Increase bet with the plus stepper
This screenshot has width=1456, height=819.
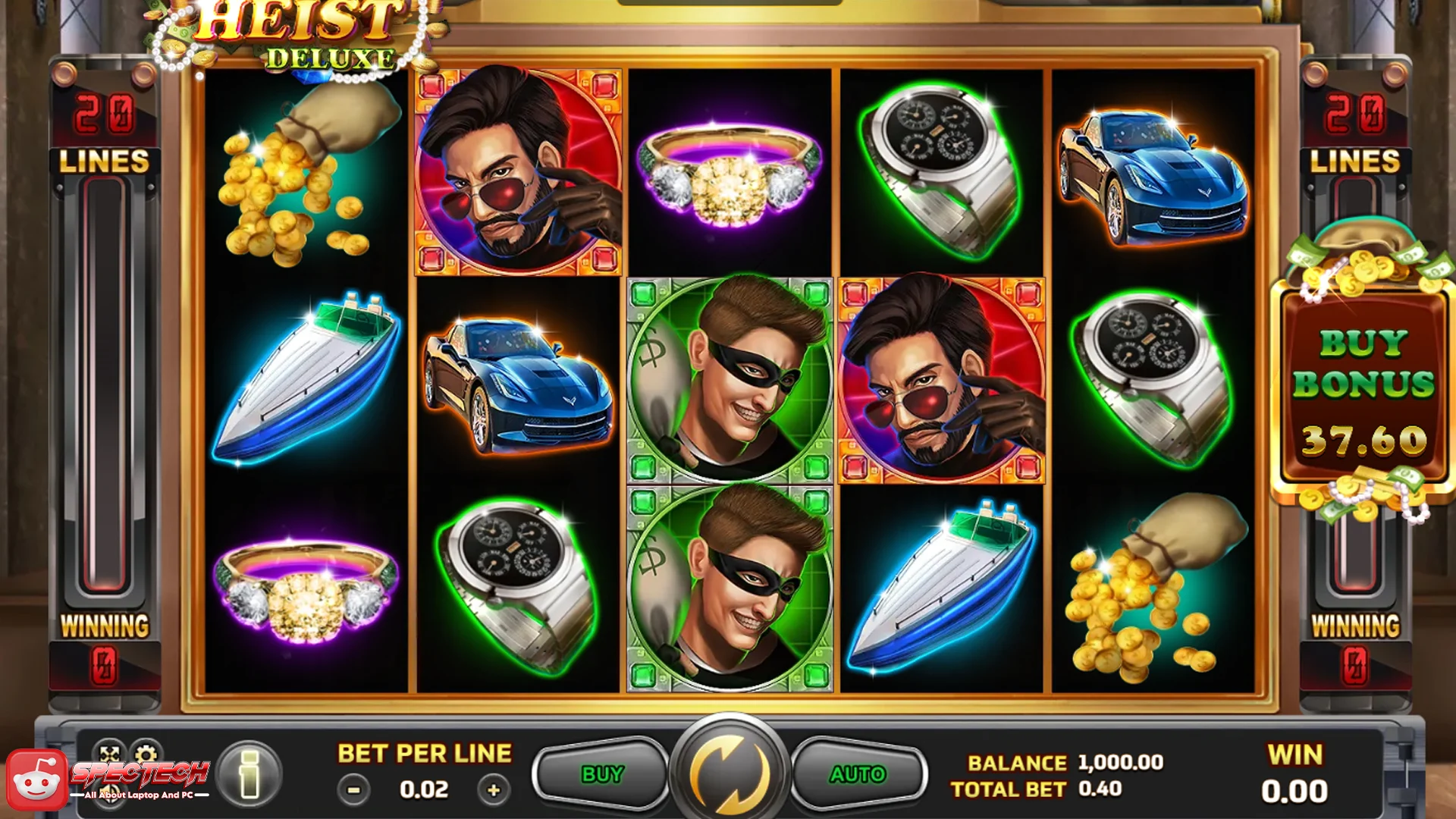point(494,789)
